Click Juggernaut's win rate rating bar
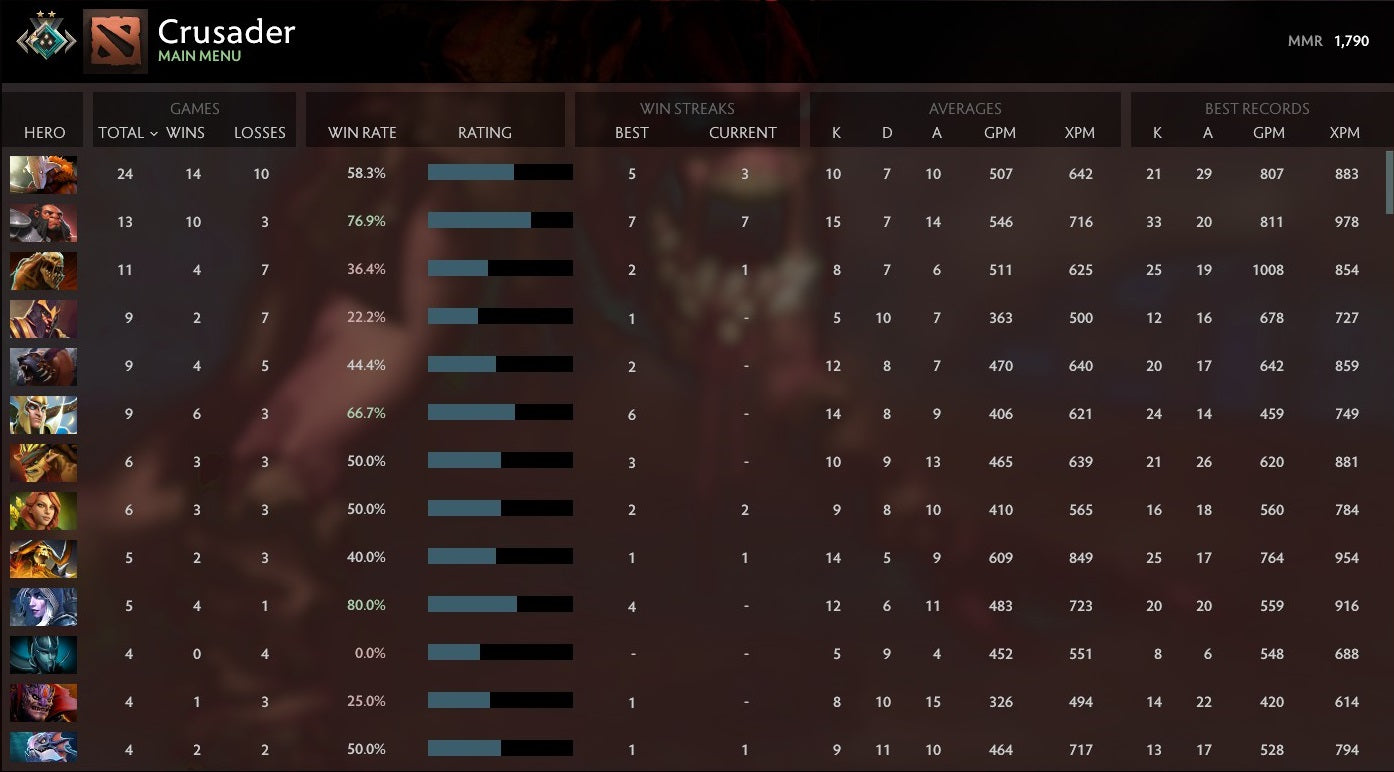Viewport: 1394px width, 772px height. 500,172
